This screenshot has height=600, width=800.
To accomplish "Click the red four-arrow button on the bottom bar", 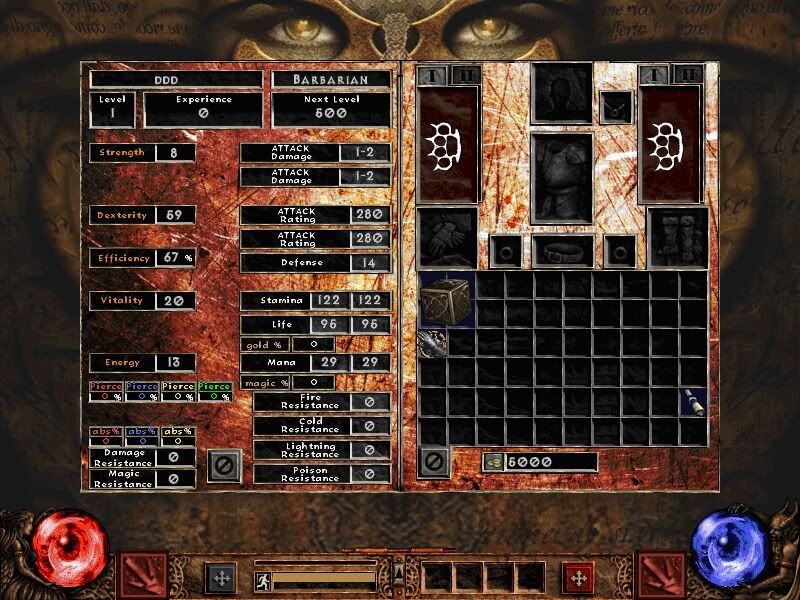I will coord(577,578).
